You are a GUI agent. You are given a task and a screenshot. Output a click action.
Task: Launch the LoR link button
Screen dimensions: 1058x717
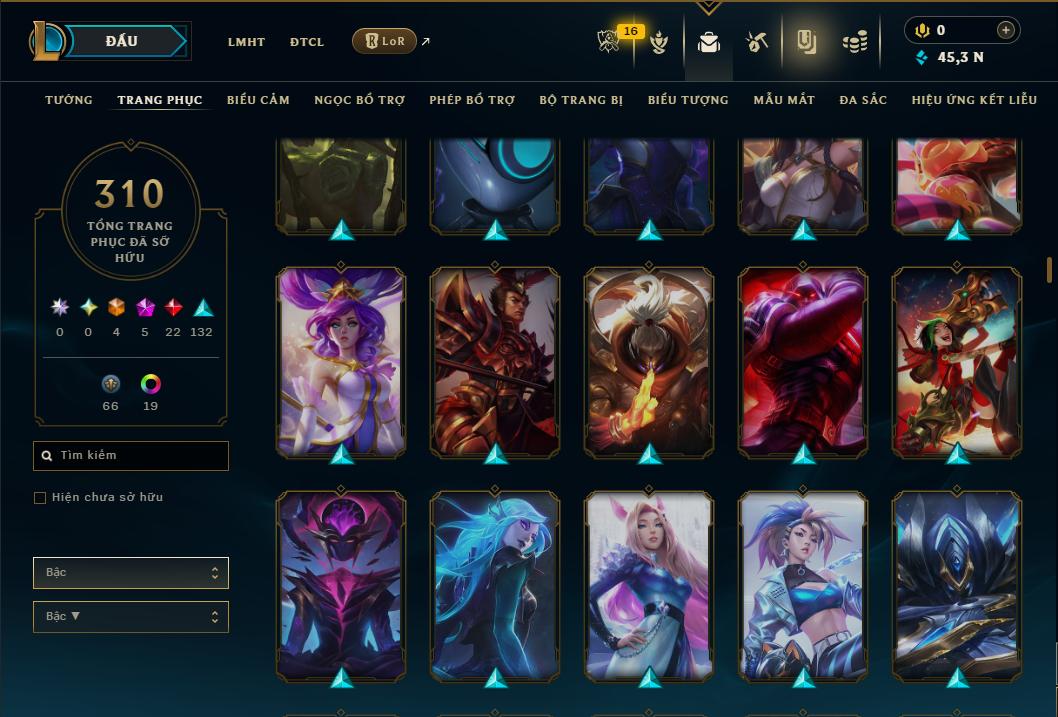click(385, 41)
